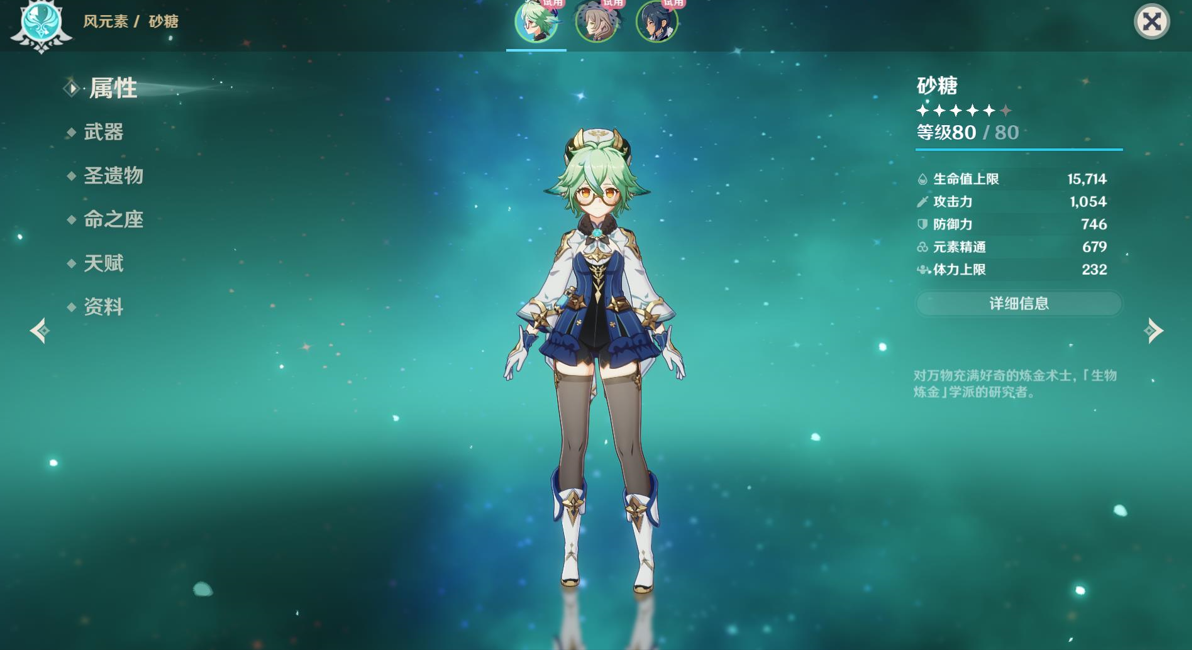View the 资料 profile section
1192x650 pixels.
click(103, 307)
